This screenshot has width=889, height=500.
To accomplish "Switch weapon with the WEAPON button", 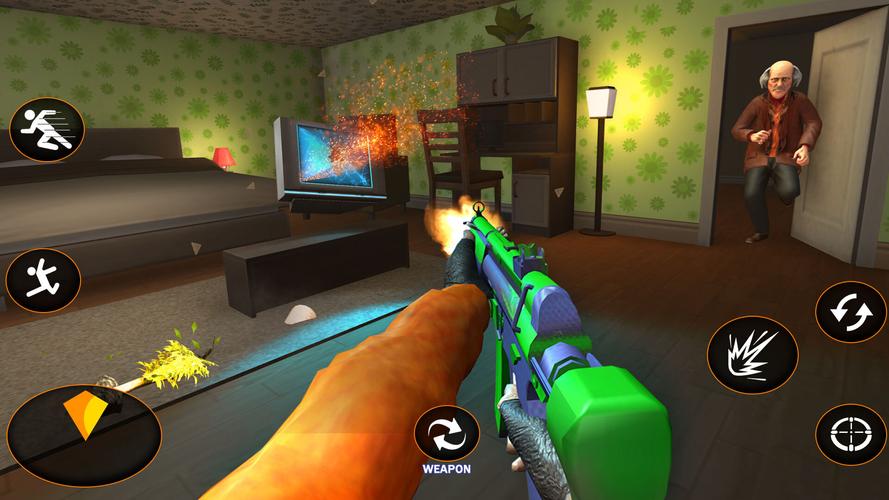I will click(447, 435).
